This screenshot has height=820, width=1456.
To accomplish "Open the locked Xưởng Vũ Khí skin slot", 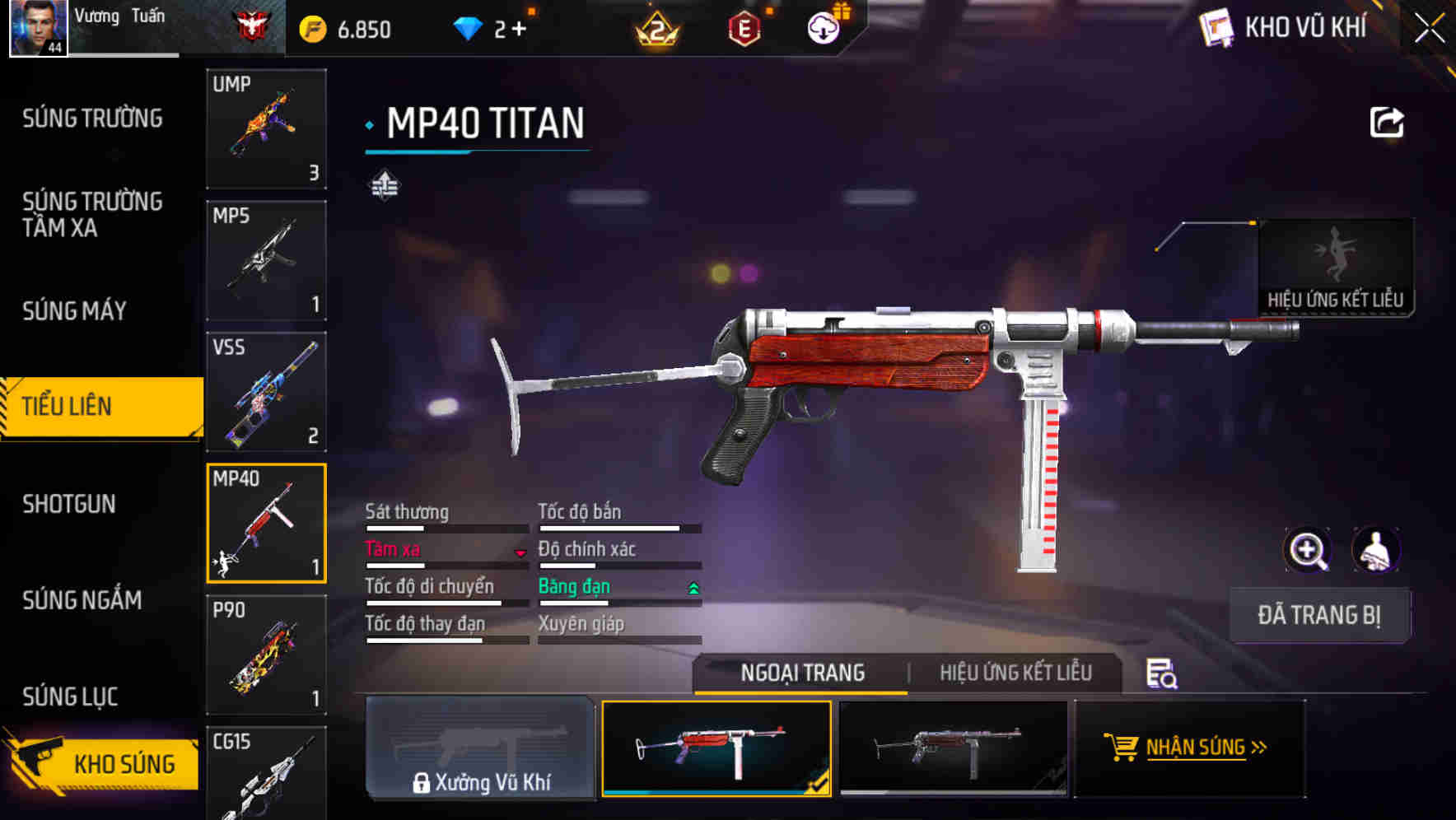I will [x=480, y=748].
